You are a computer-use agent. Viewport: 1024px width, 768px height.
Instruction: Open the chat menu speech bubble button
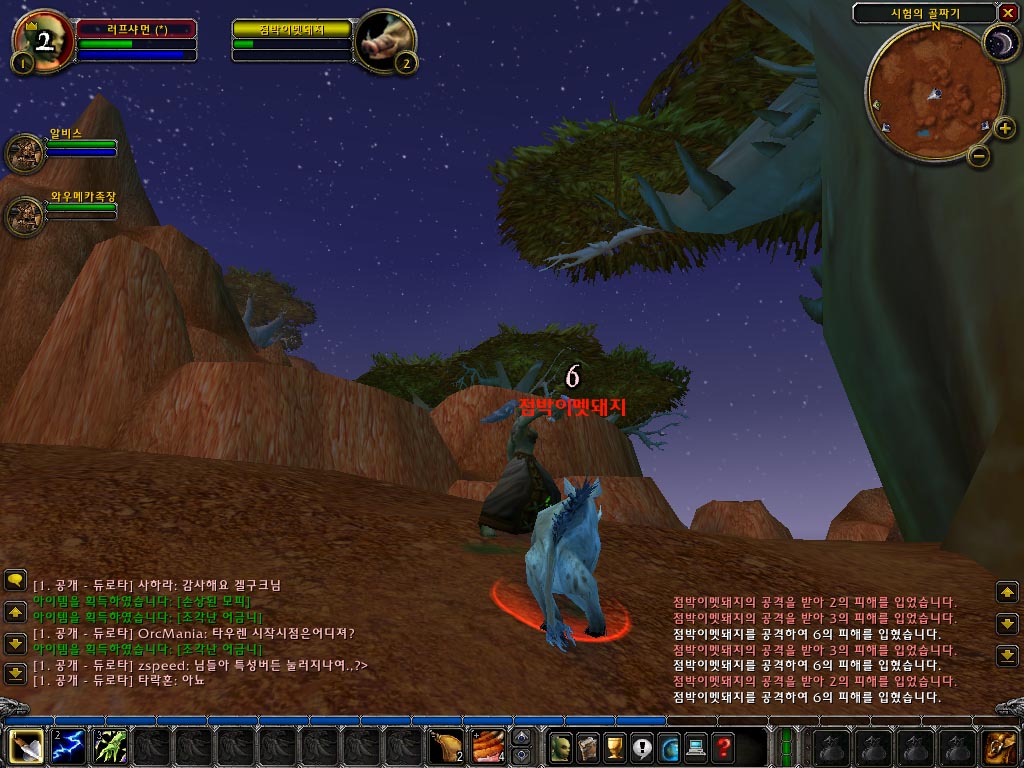tap(15, 580)
